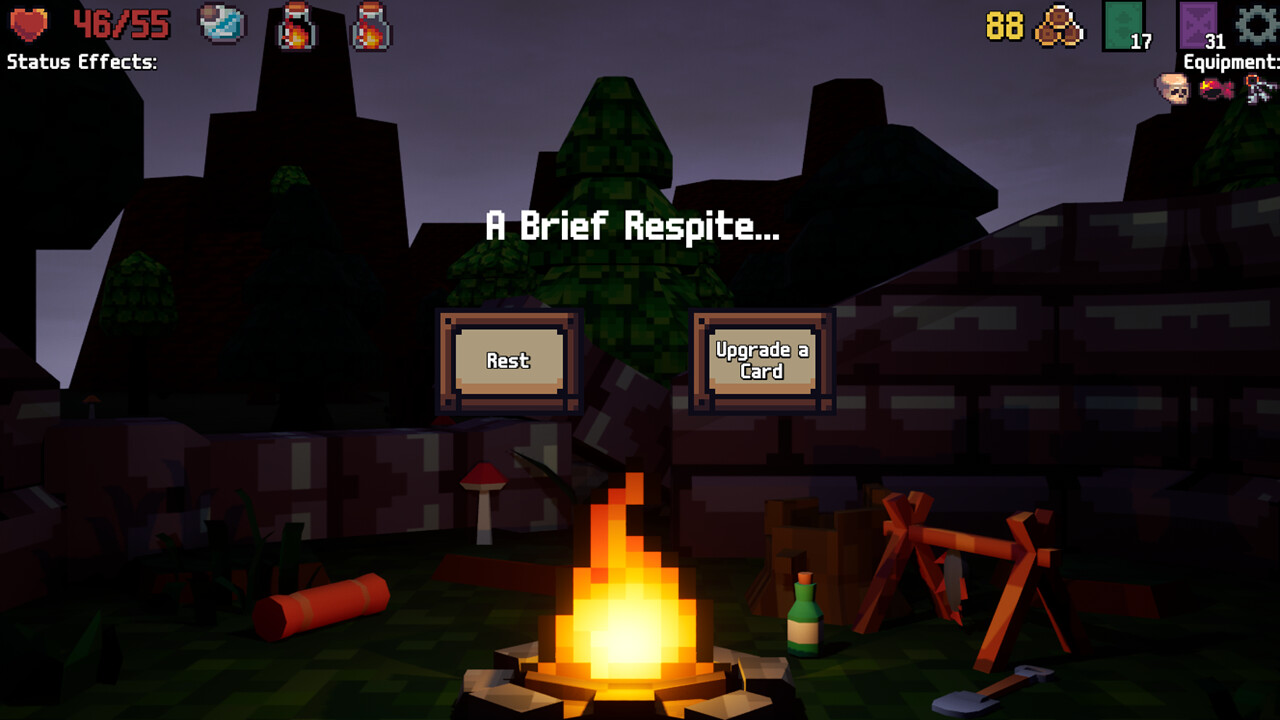
Task: Click the health heart icon
Action: 26,26
